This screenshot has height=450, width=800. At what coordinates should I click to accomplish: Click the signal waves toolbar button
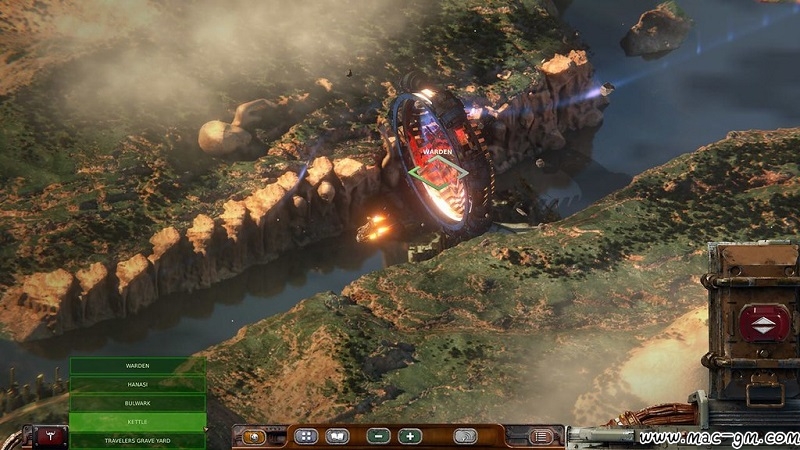click(x=465, y=436)
